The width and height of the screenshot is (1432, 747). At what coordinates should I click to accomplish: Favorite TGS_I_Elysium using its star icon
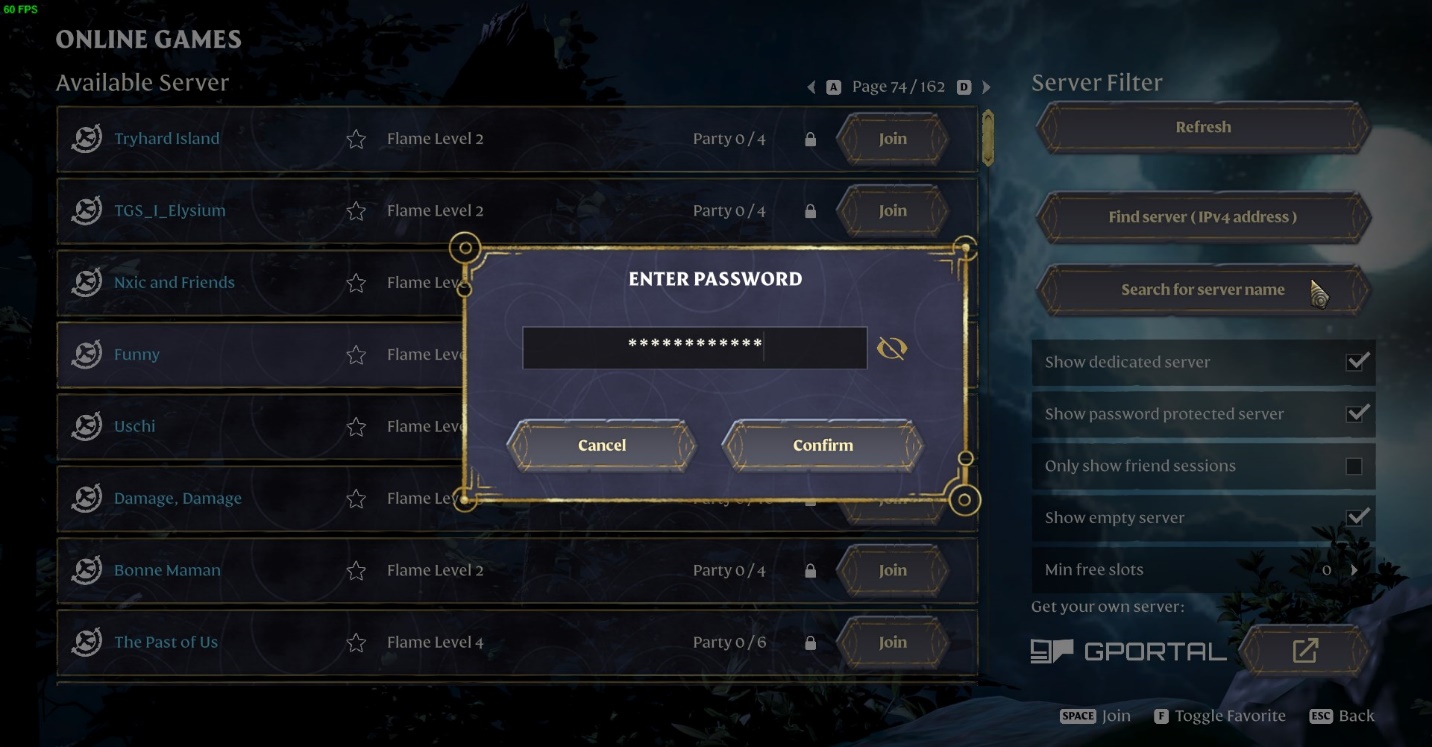tap(356, 210)
